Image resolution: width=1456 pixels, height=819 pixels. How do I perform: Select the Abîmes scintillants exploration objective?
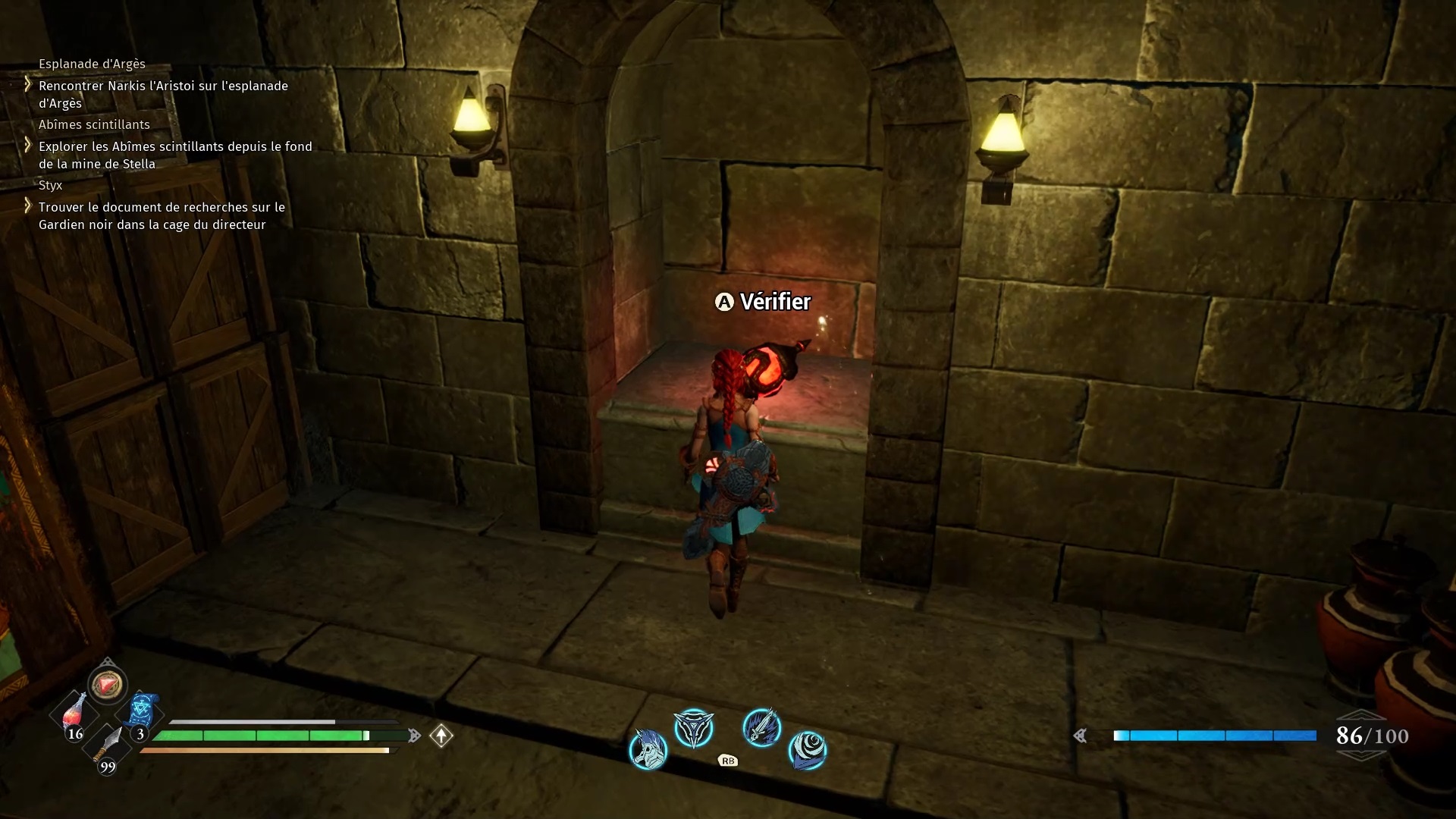point(175,155)
